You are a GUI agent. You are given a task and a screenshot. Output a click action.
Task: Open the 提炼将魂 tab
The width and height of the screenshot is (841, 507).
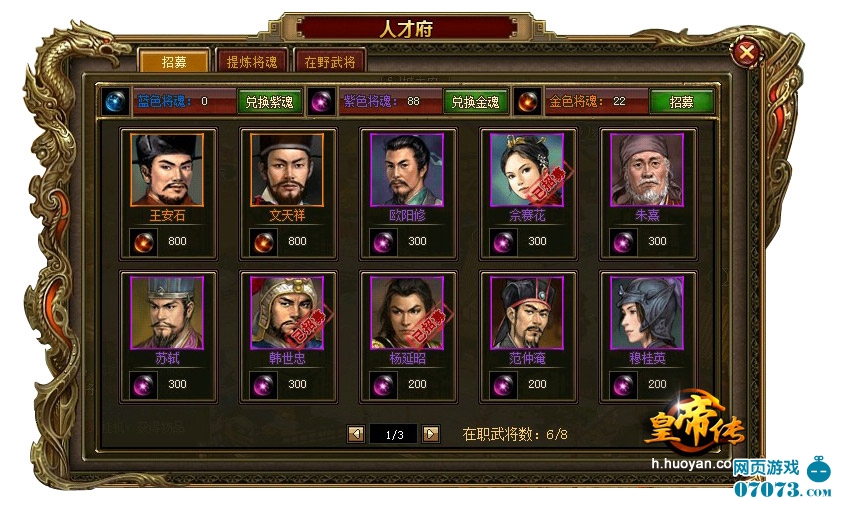(x=252, y=62)
